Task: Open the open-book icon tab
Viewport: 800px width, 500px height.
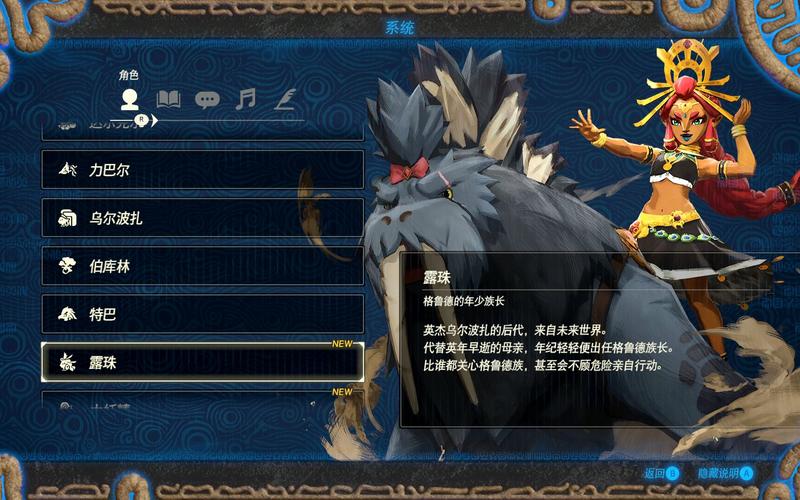Action: tap(168, 99)
